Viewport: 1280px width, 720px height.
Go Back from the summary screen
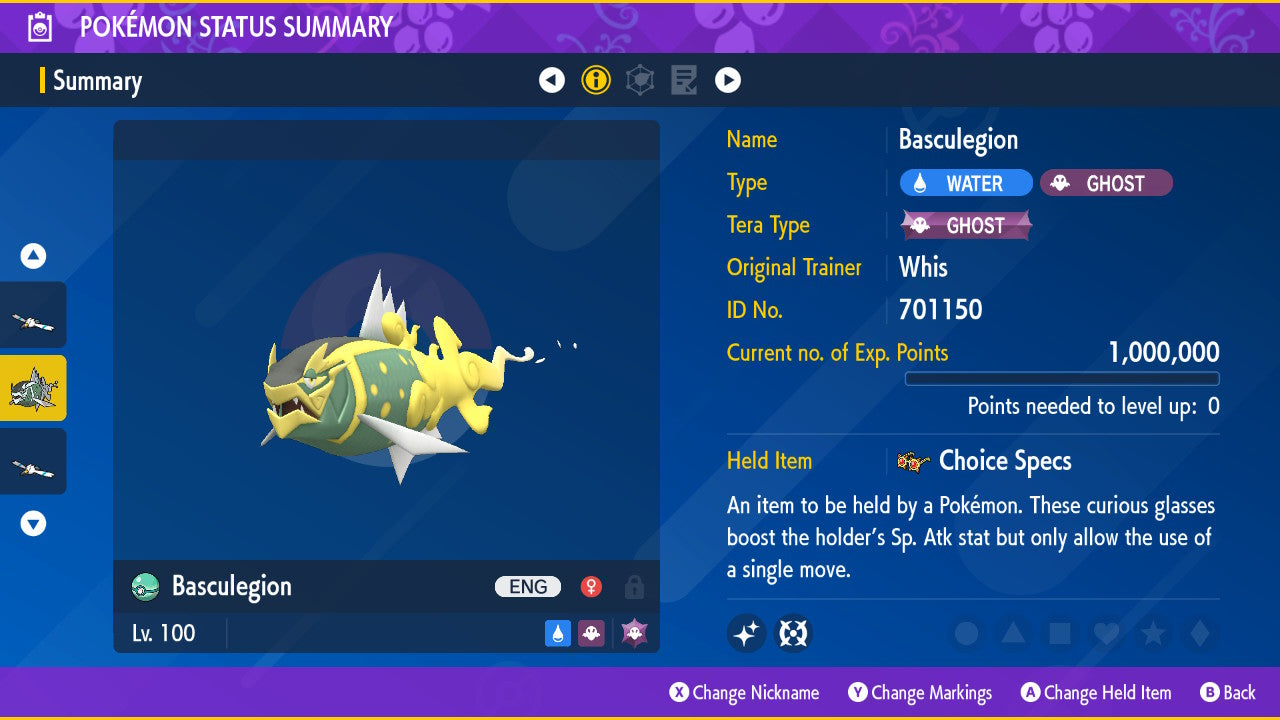[x=1227, y=692]
